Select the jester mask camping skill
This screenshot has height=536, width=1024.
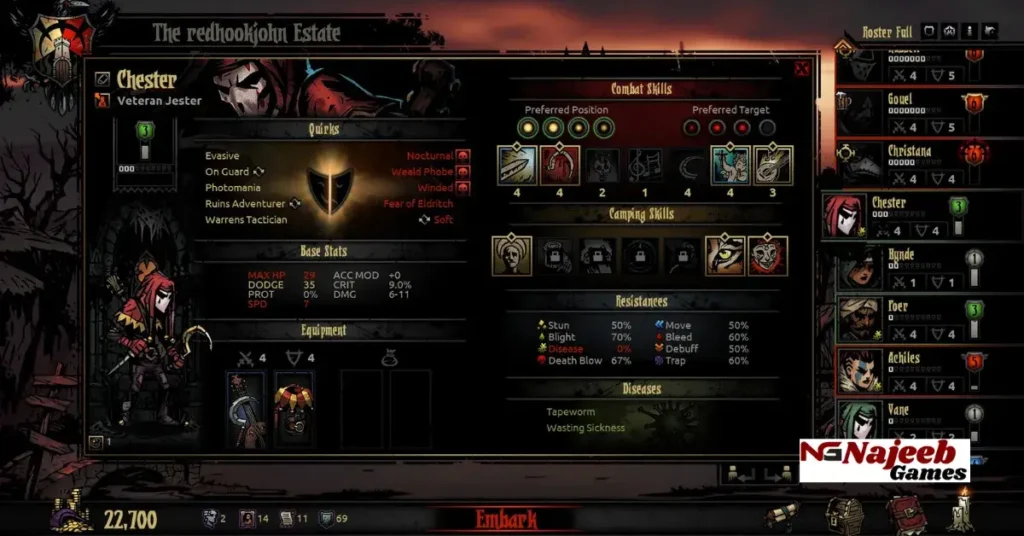coord(768,256)
